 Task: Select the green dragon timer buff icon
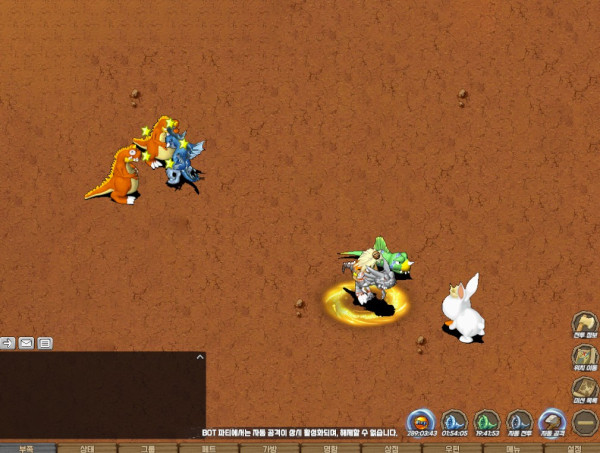(487, 422)
